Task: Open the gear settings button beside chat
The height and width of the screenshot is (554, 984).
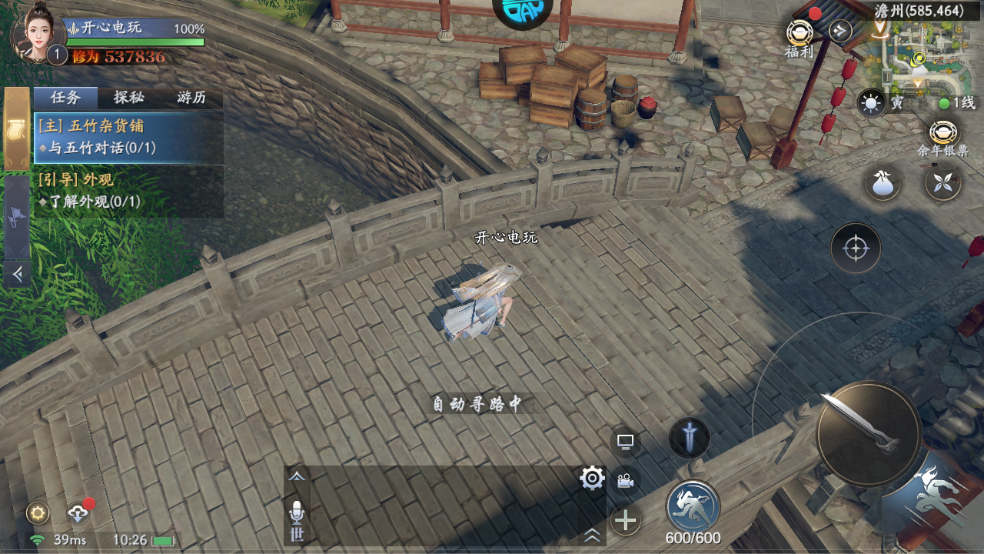Action: pos(592,479)
